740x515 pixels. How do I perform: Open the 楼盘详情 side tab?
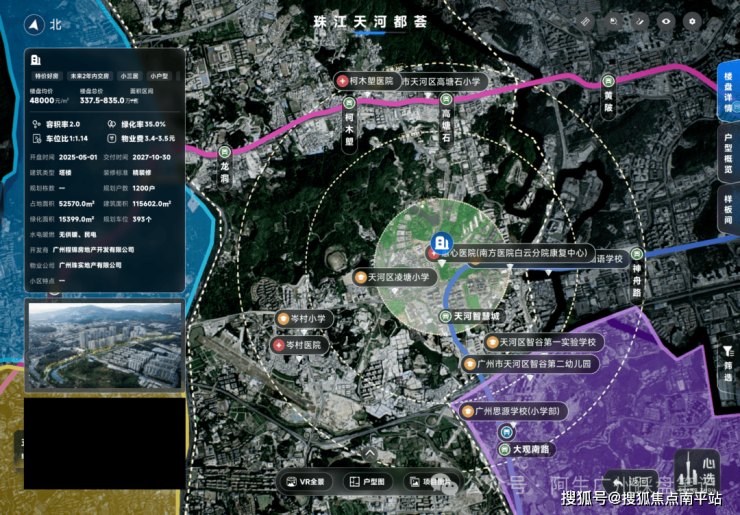tap(728, 93)
